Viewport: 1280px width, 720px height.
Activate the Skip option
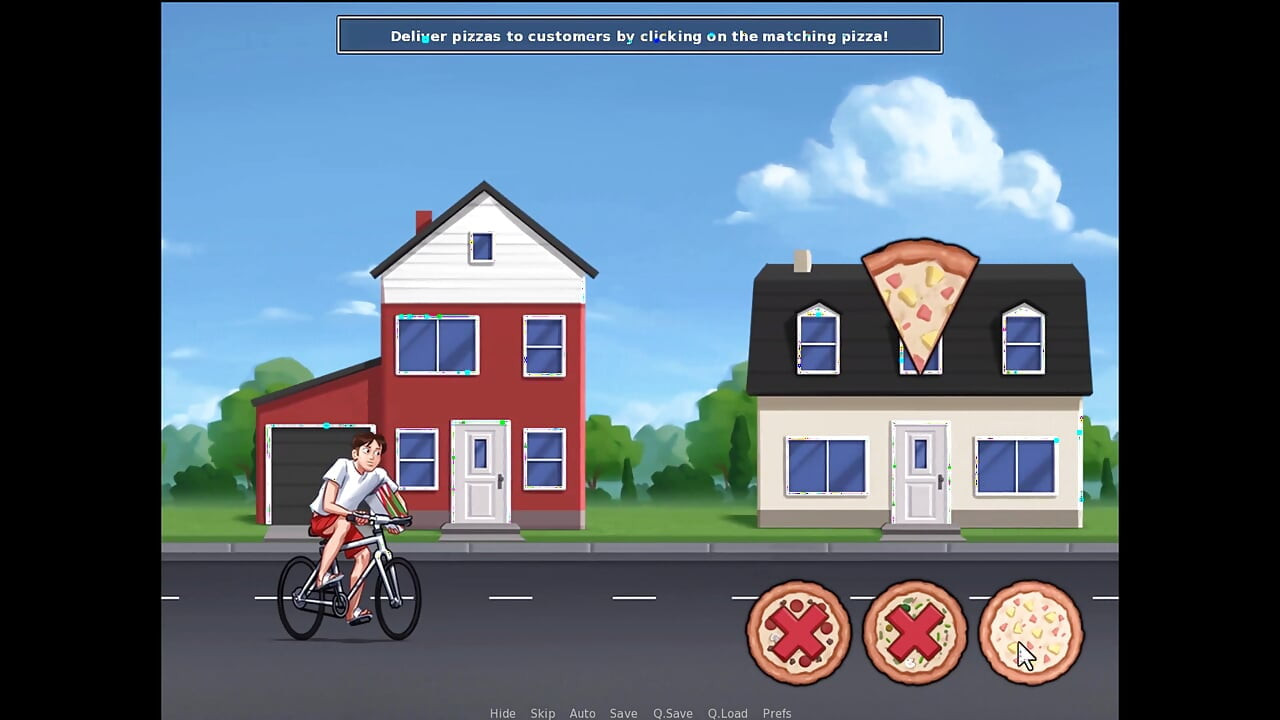[543, 713]
